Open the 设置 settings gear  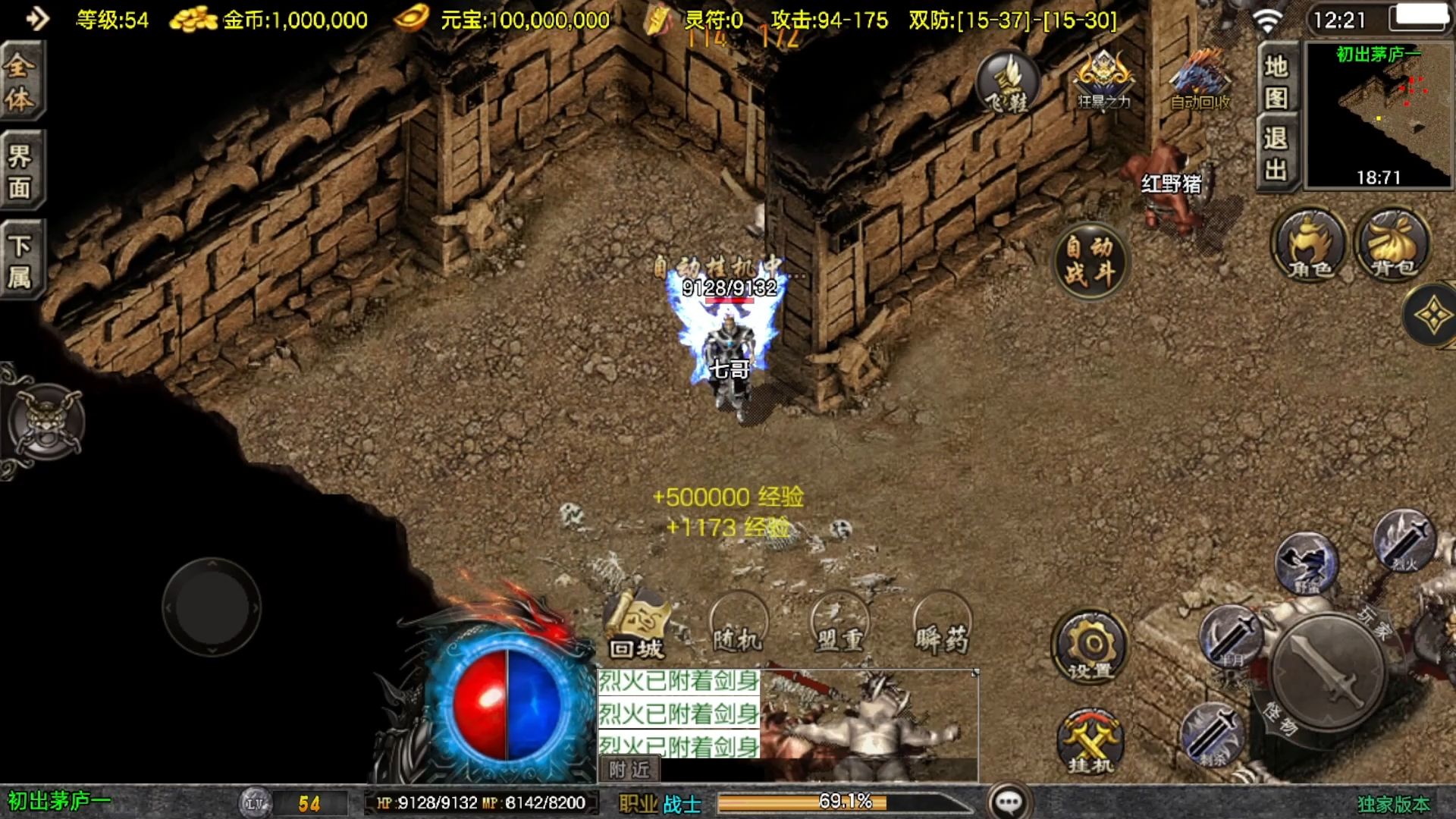[1090, 647]
